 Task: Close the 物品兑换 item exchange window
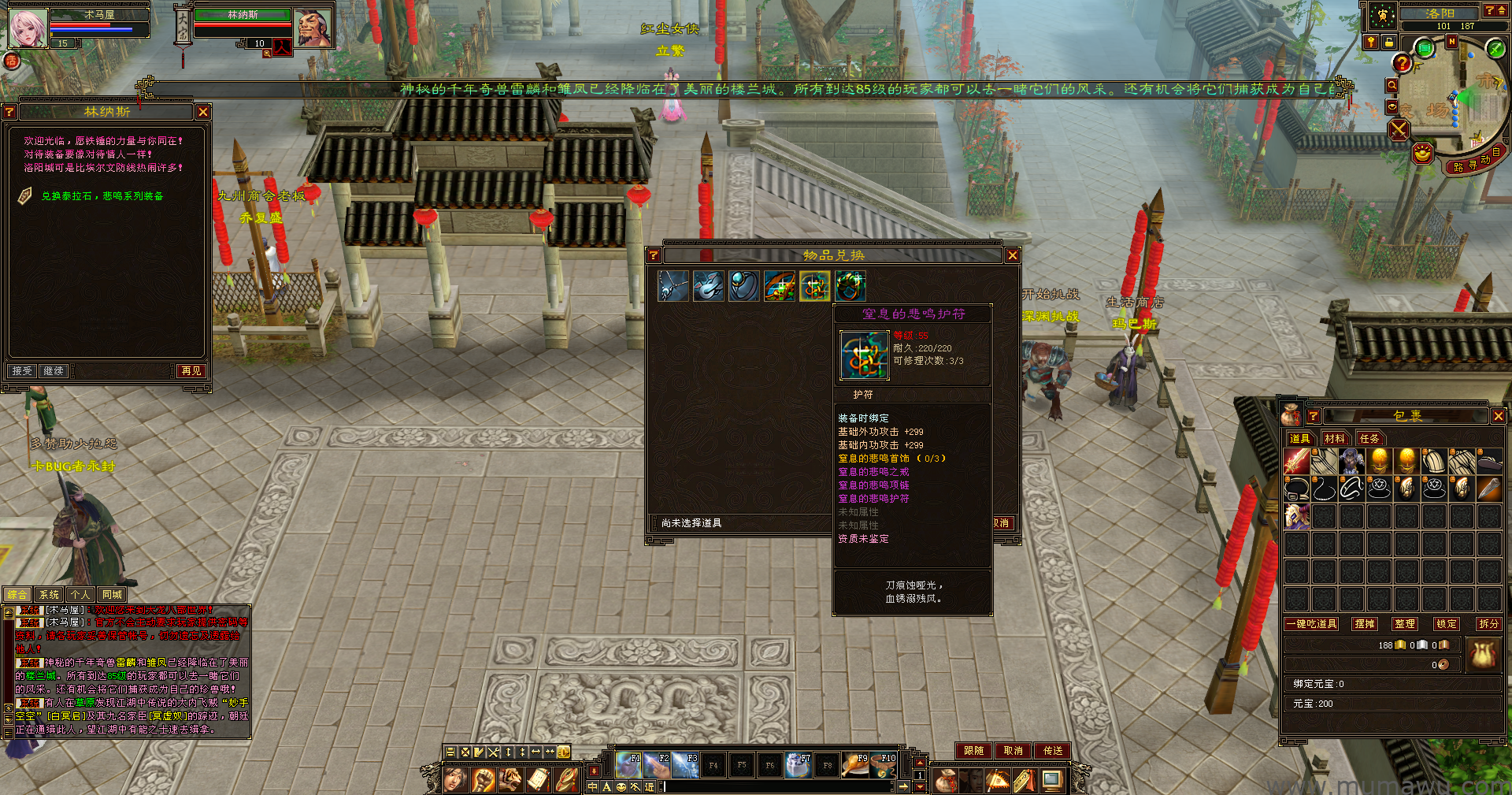(x=1013, y=255)
